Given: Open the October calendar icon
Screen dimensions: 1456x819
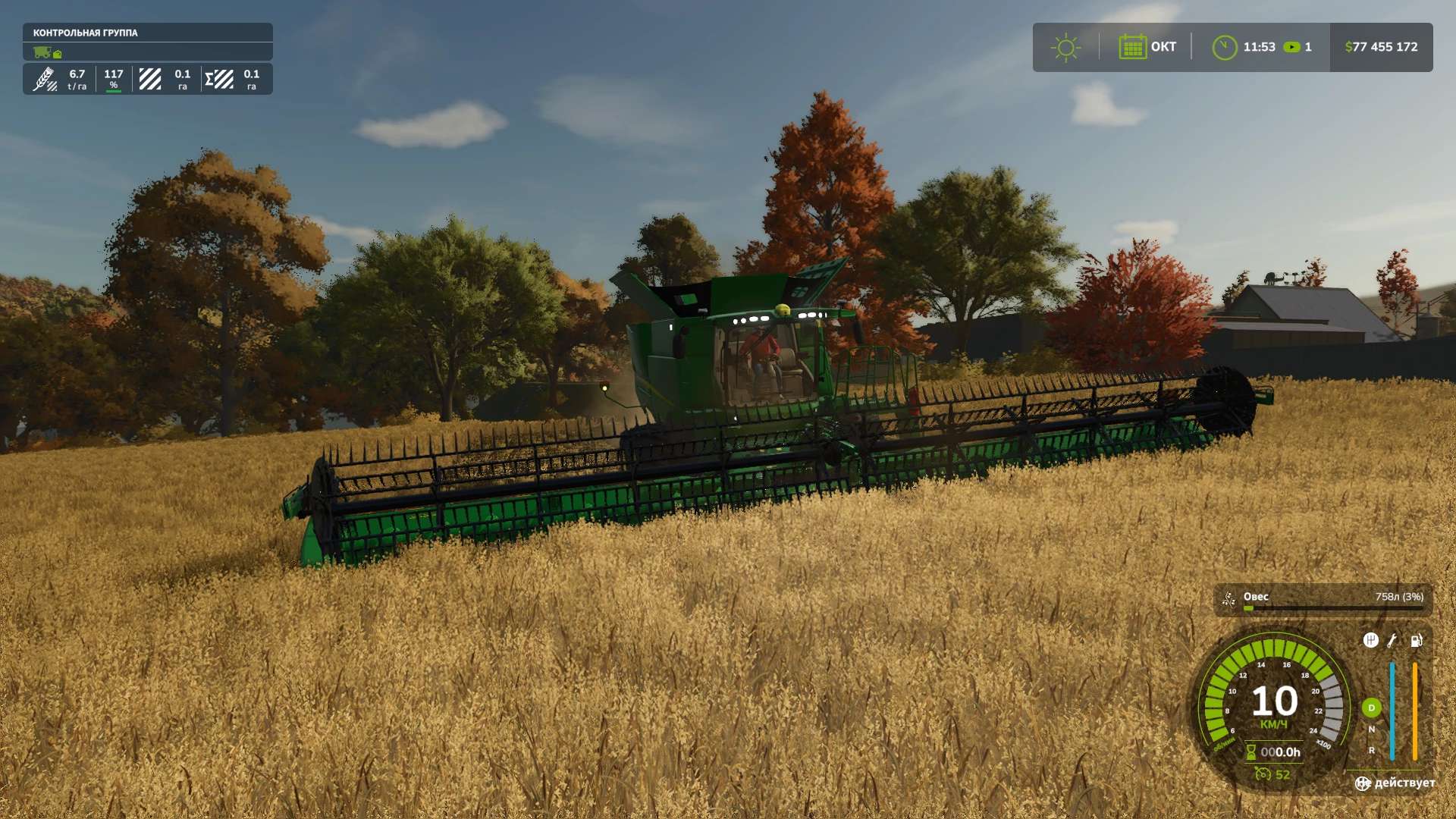Looking at the screenshot, I should pos(1132,47).
